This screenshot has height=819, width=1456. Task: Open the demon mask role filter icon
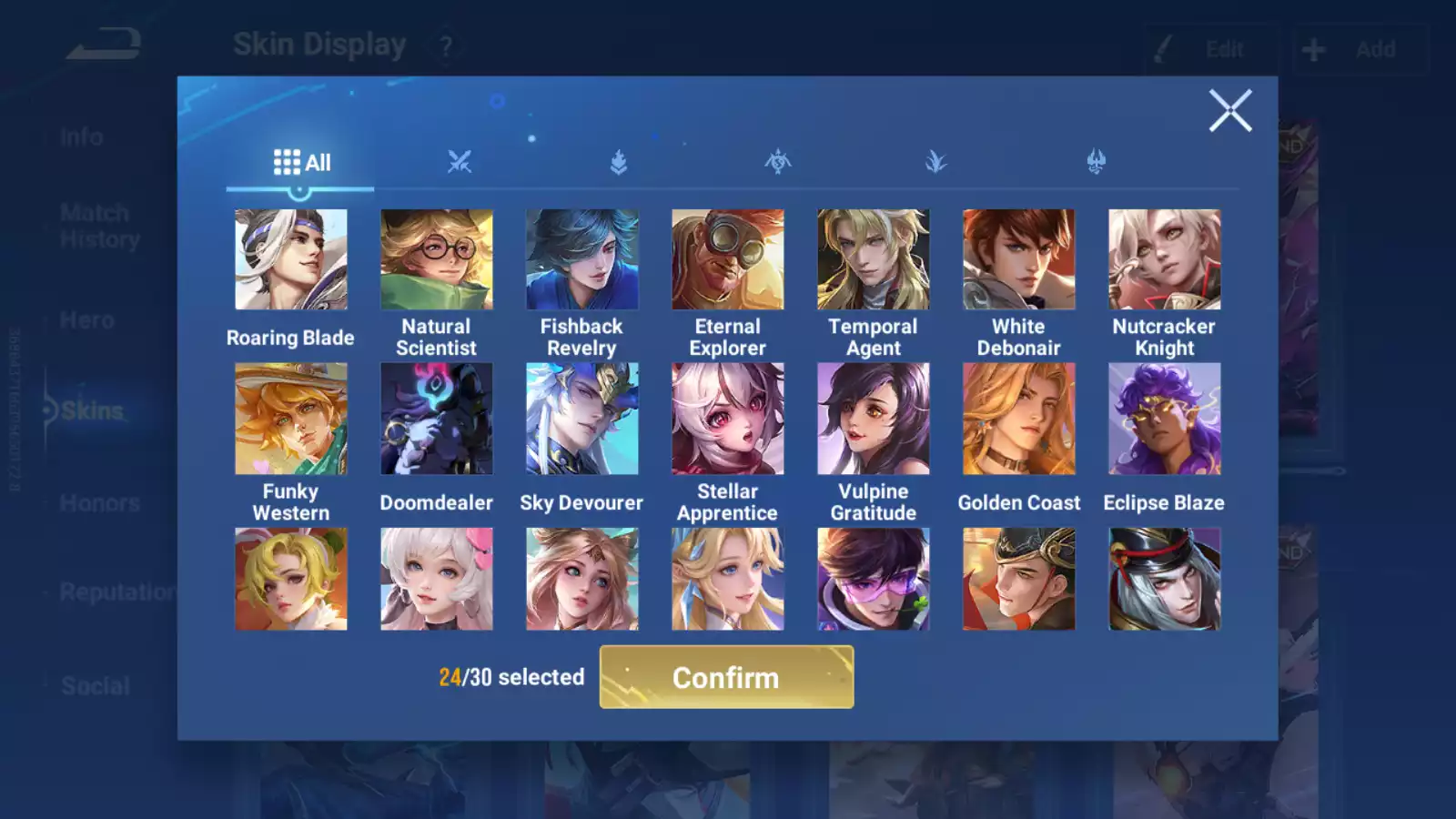1096,160
